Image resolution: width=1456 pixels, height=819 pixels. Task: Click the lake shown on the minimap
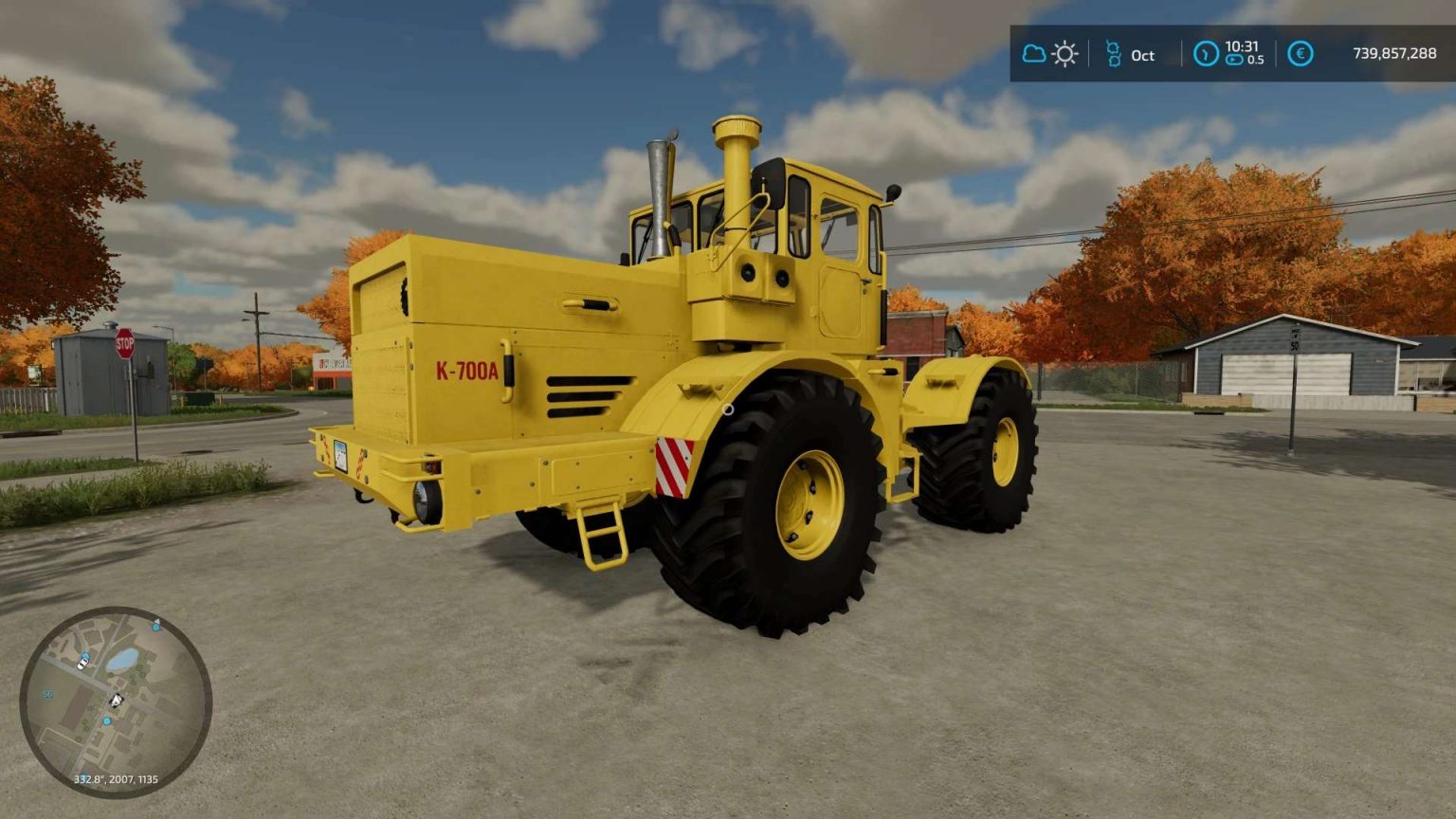click(124, 658)
